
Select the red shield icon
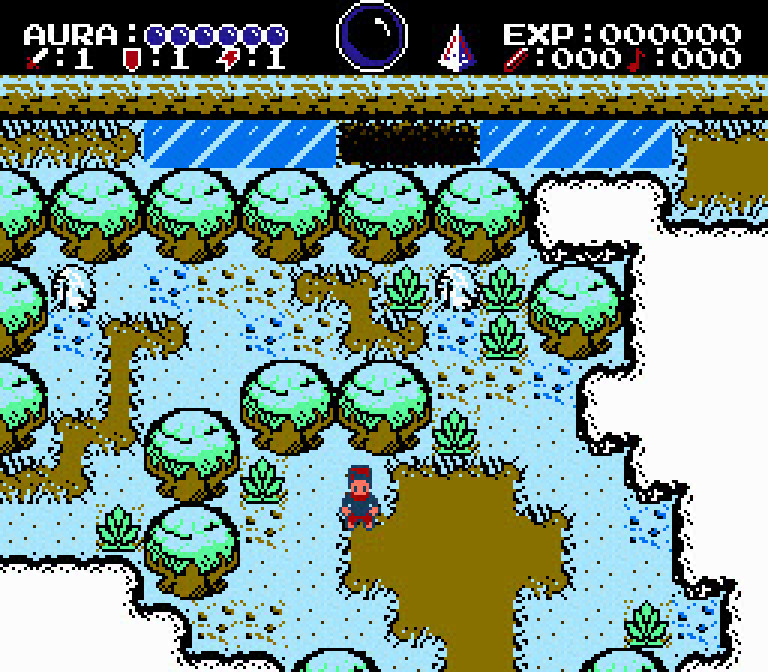pyautogui.click(x=130, y=59)
